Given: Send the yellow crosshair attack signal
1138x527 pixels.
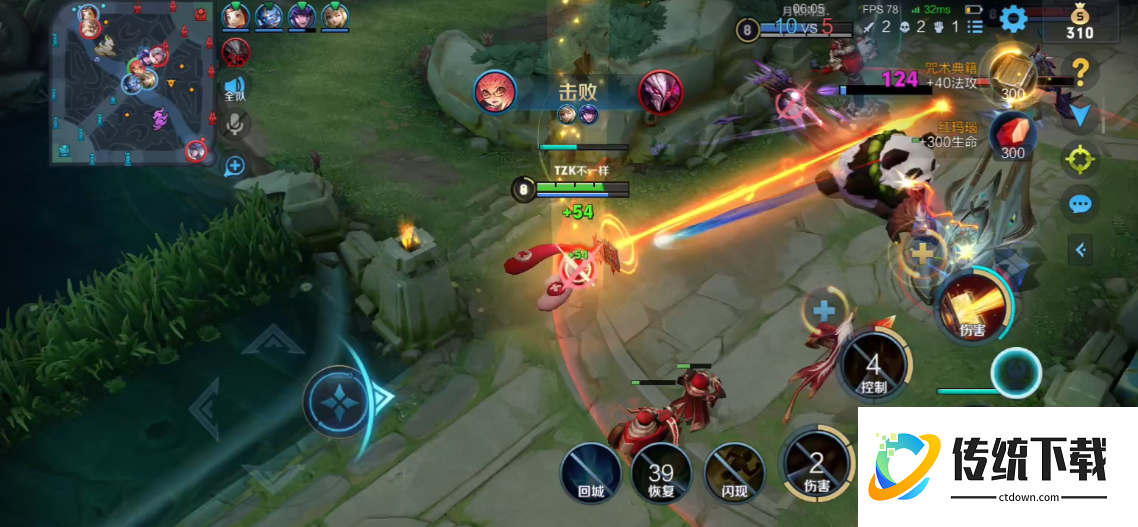Looking at the screenshot, I should point(1079,158).
